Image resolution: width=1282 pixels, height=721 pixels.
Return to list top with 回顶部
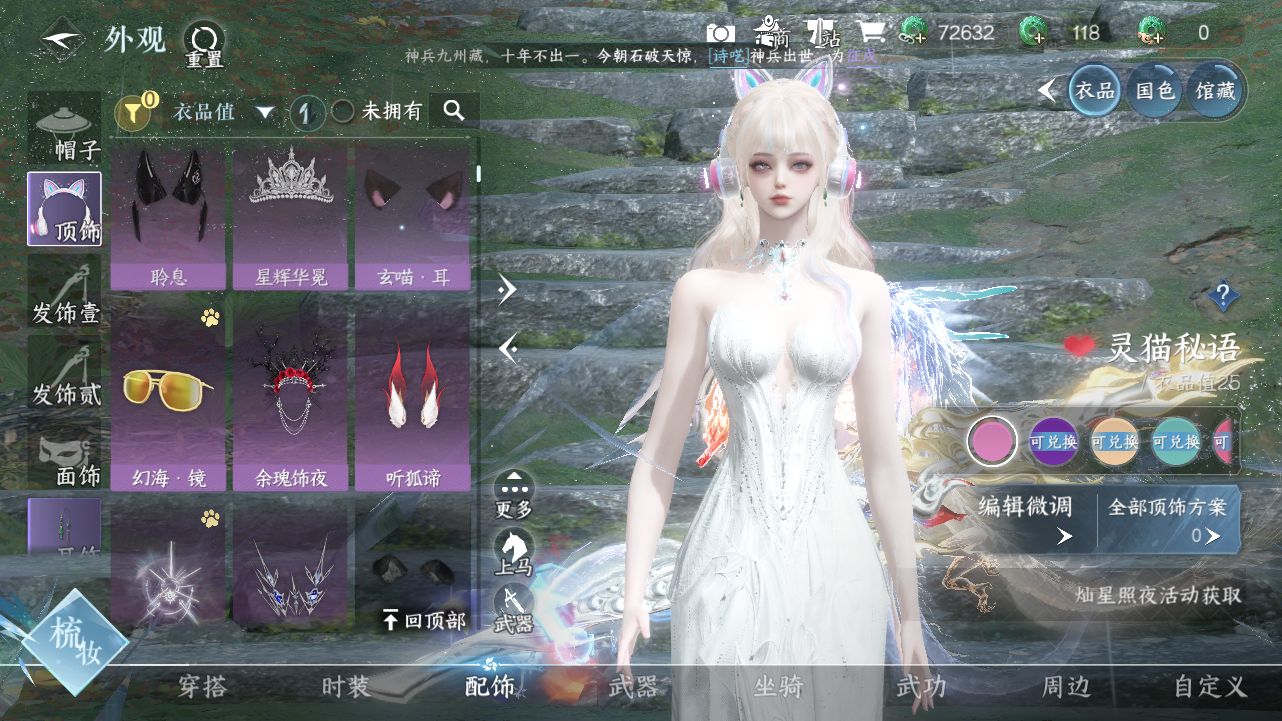(424, 621)
